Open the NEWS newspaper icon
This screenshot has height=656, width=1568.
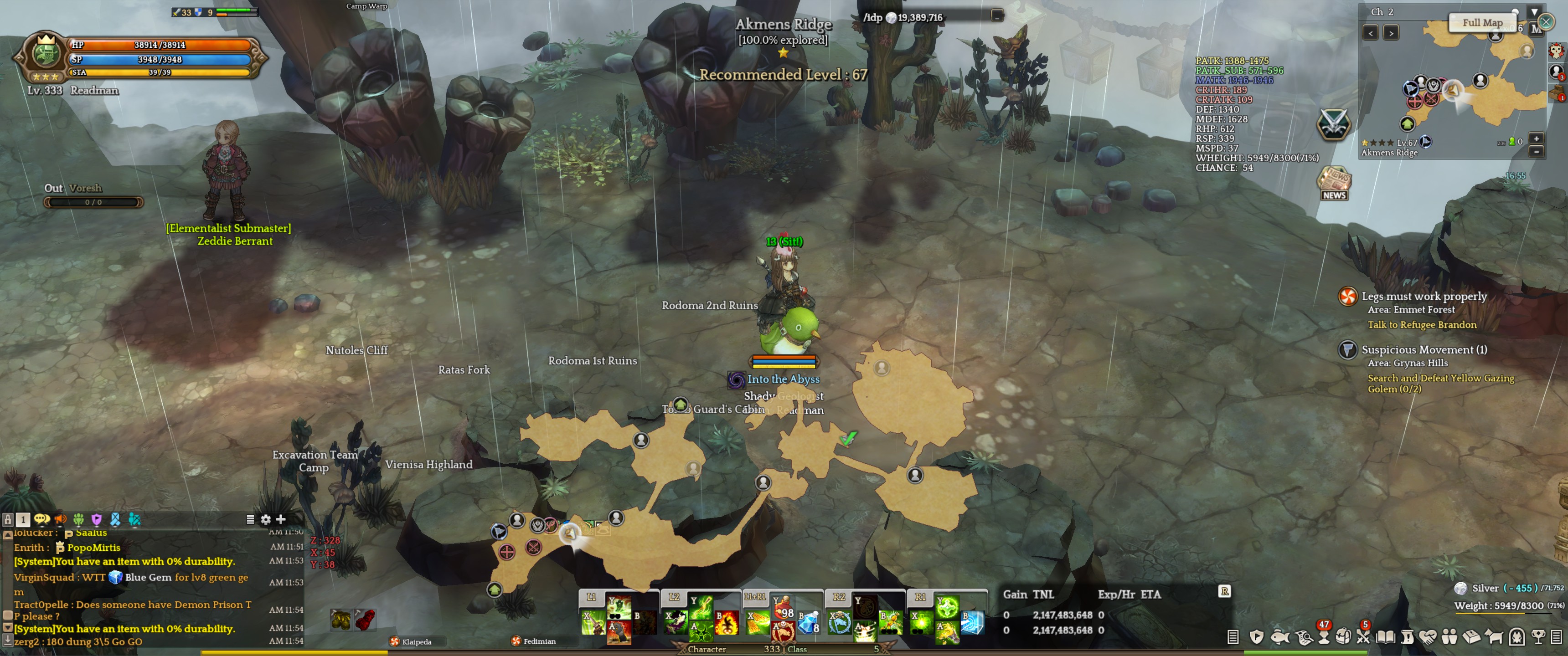tap(1334, 183)
